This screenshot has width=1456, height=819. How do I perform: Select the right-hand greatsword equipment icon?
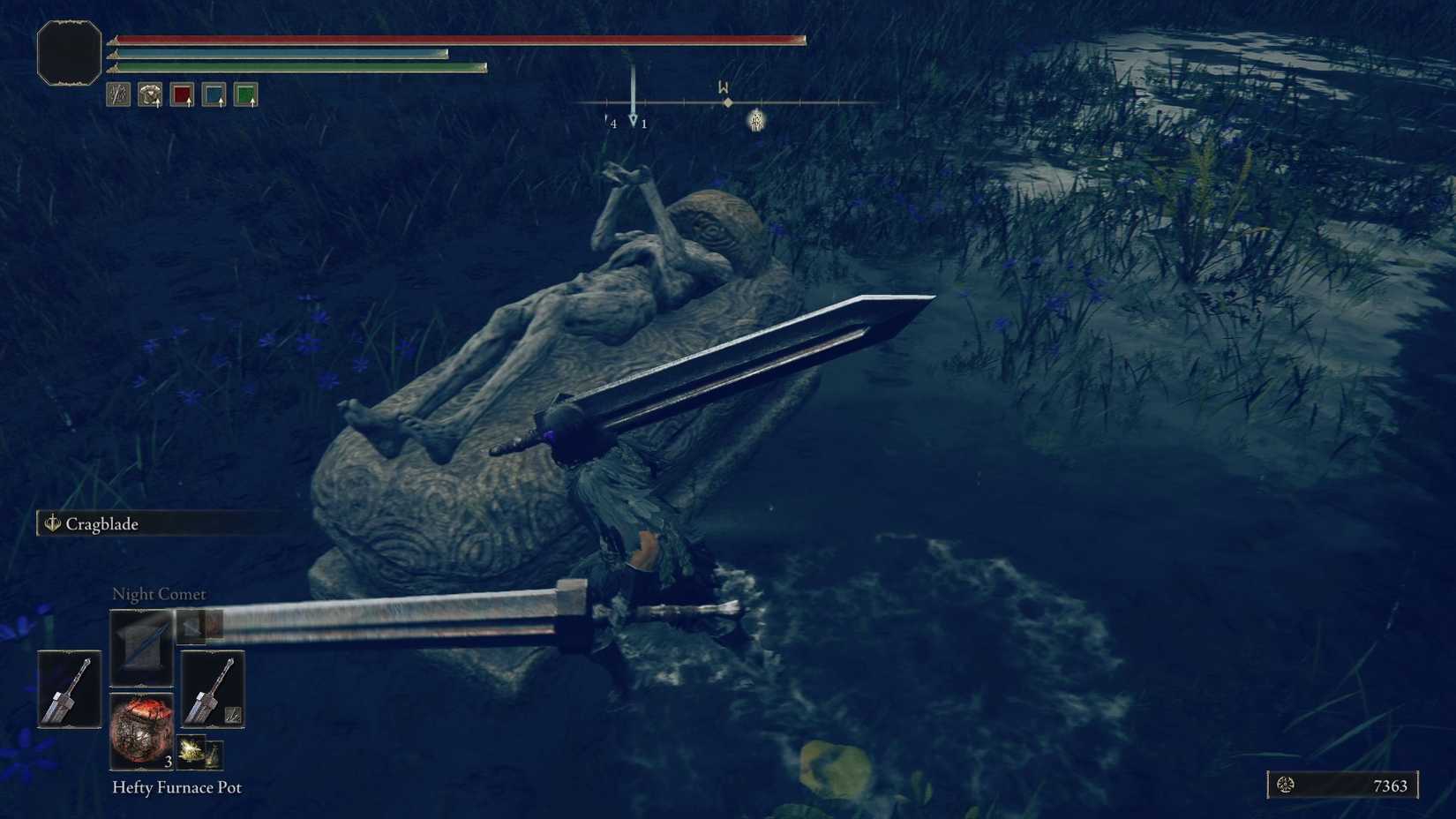tap(213, 689)
